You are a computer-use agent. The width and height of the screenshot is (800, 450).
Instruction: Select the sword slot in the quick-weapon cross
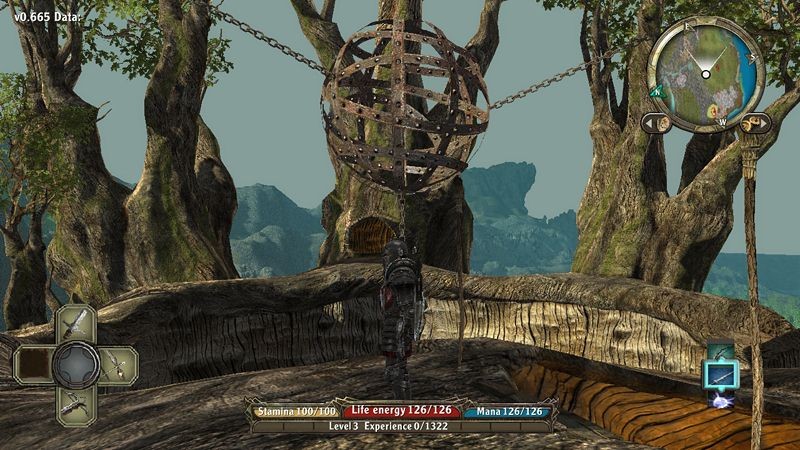(x=76, y=323)
